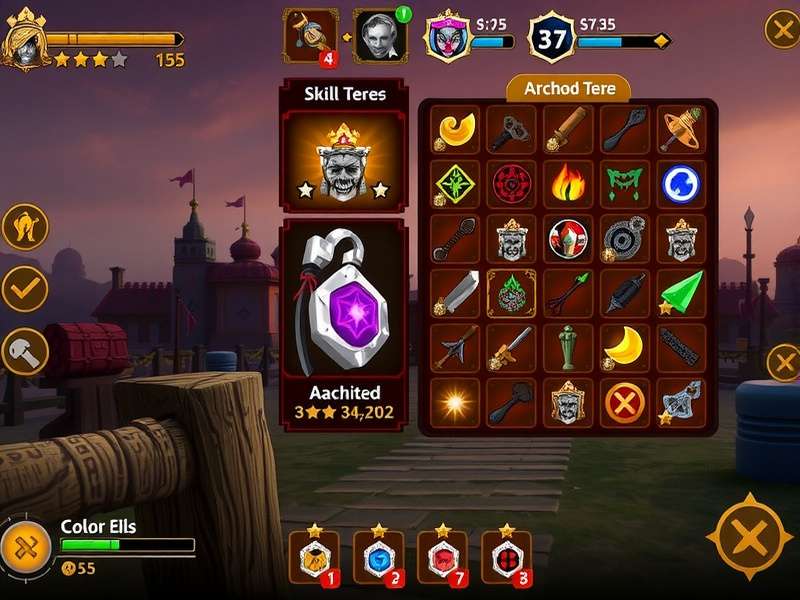Click the checkmark button on the left side
Screen dimensions: 800x600
coord(25,288)
